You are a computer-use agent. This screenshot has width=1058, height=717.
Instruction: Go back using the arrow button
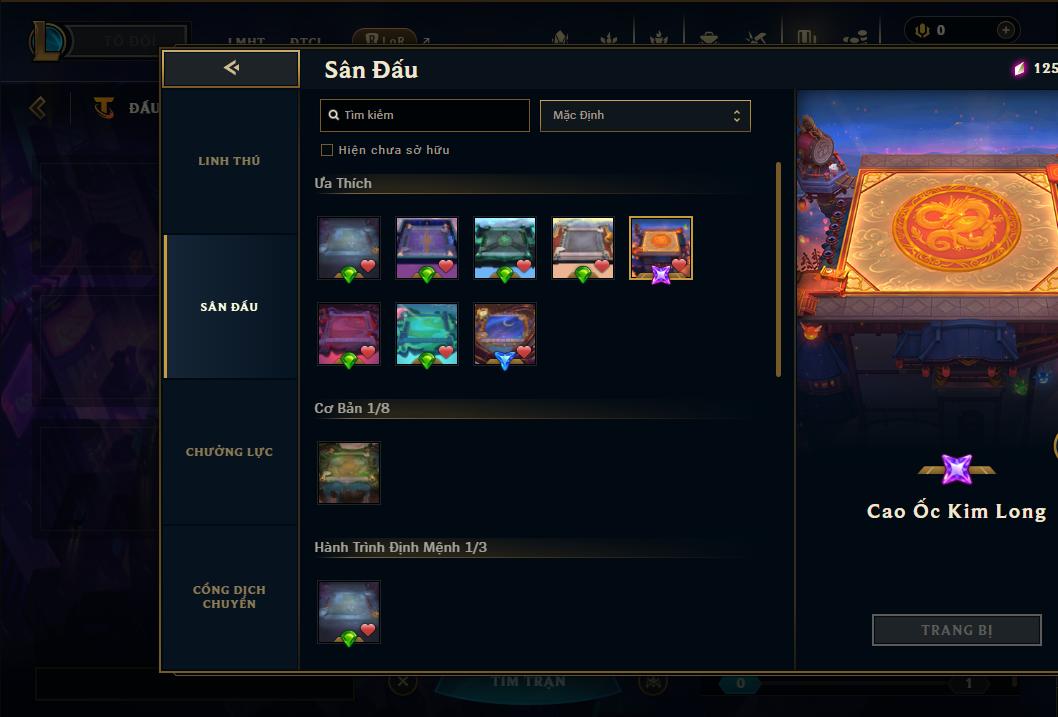coord(231,68)
